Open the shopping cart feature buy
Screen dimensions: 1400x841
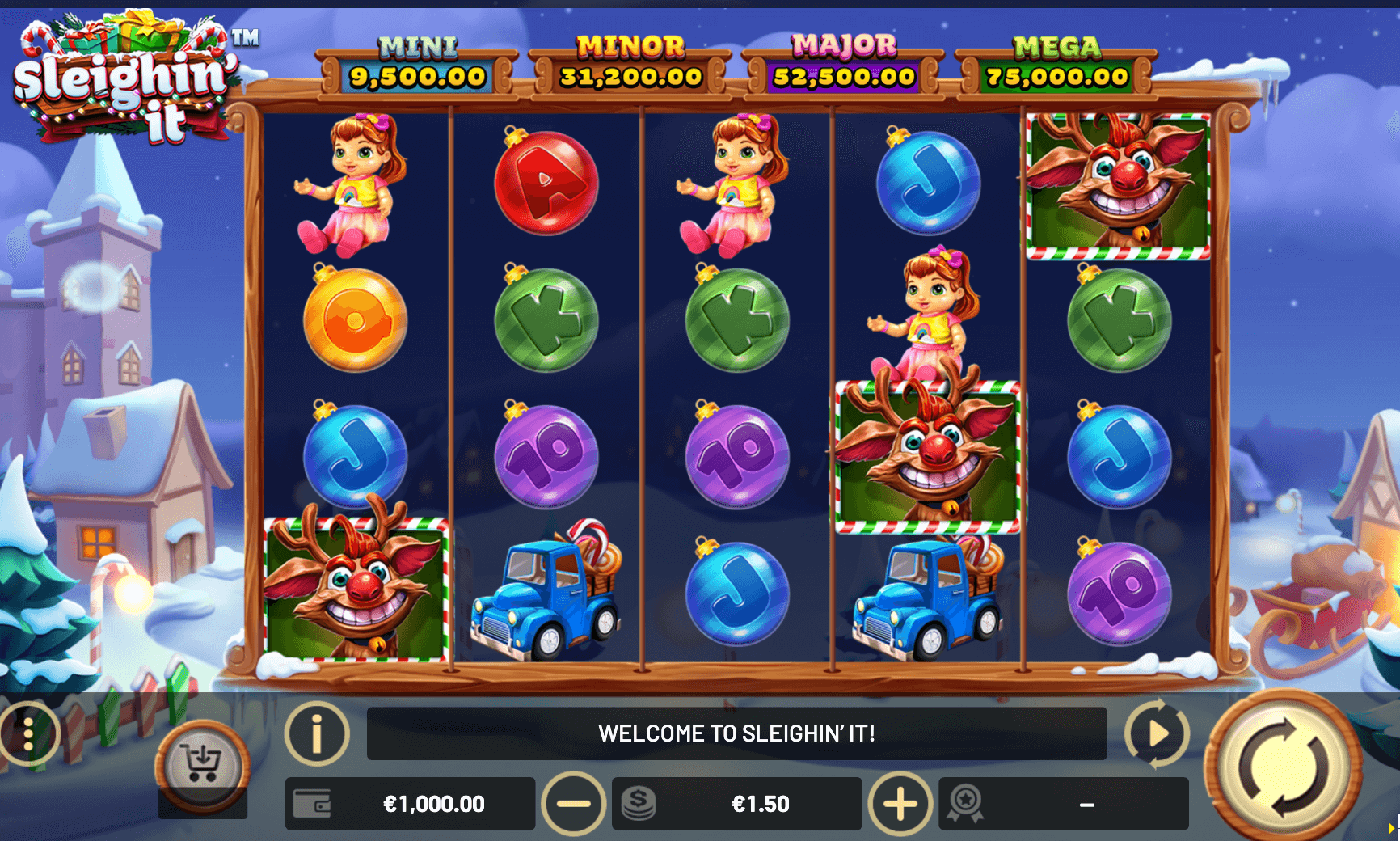202,764
